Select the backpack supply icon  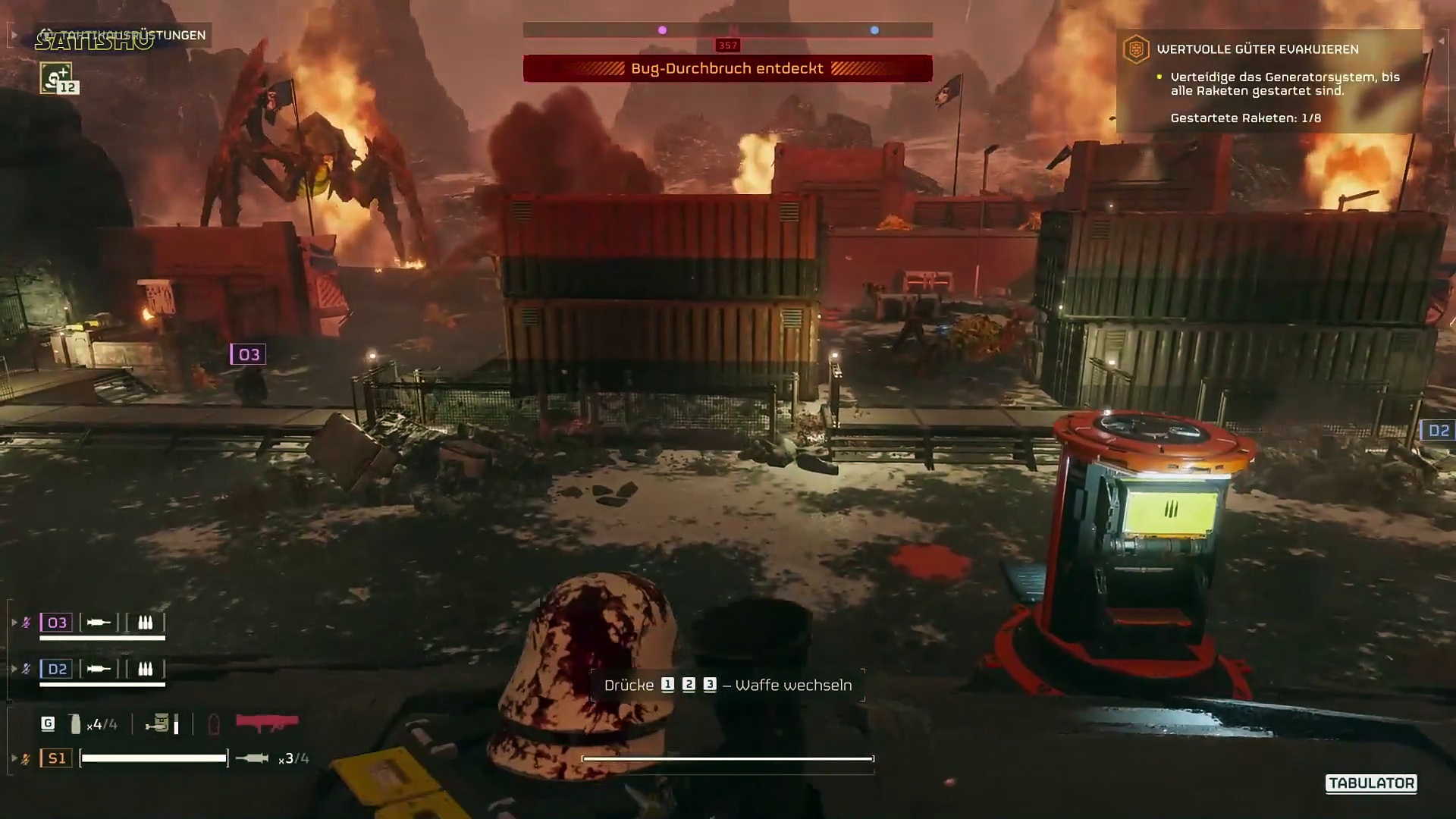tap(158, 723)
